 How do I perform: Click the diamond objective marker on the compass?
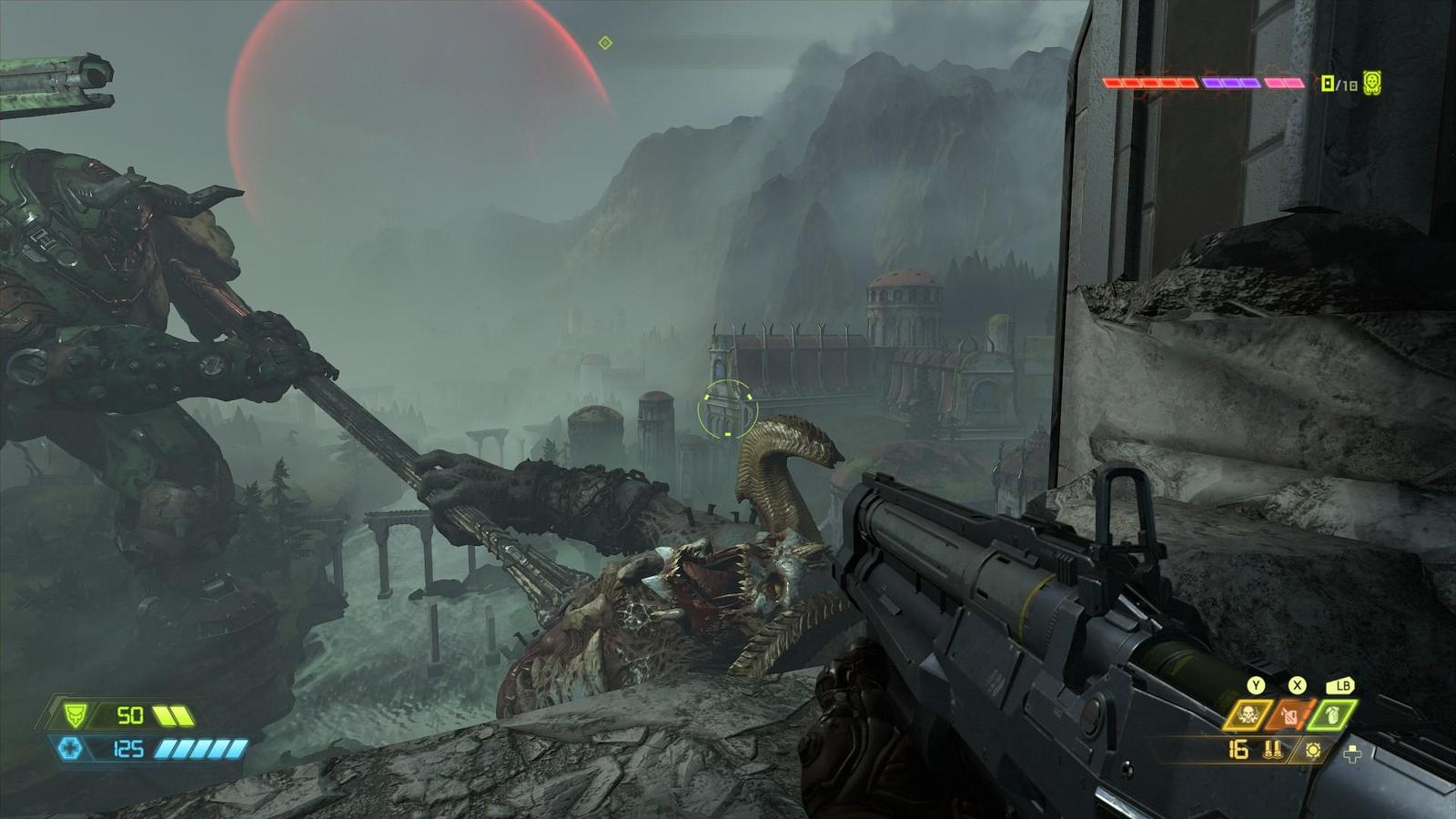point(605,43)
